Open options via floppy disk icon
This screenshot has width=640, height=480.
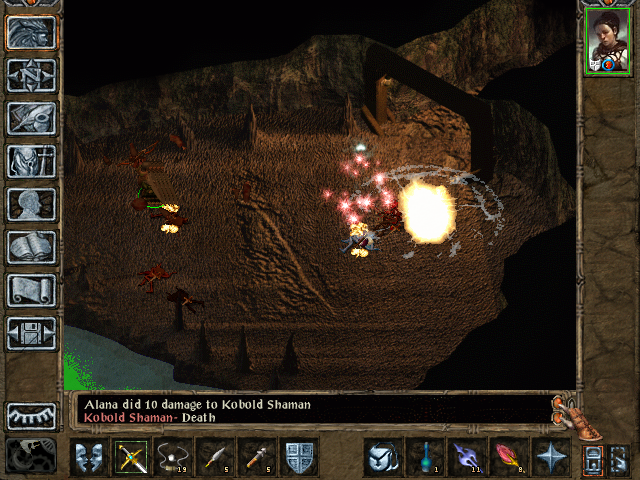coord(31,333)
